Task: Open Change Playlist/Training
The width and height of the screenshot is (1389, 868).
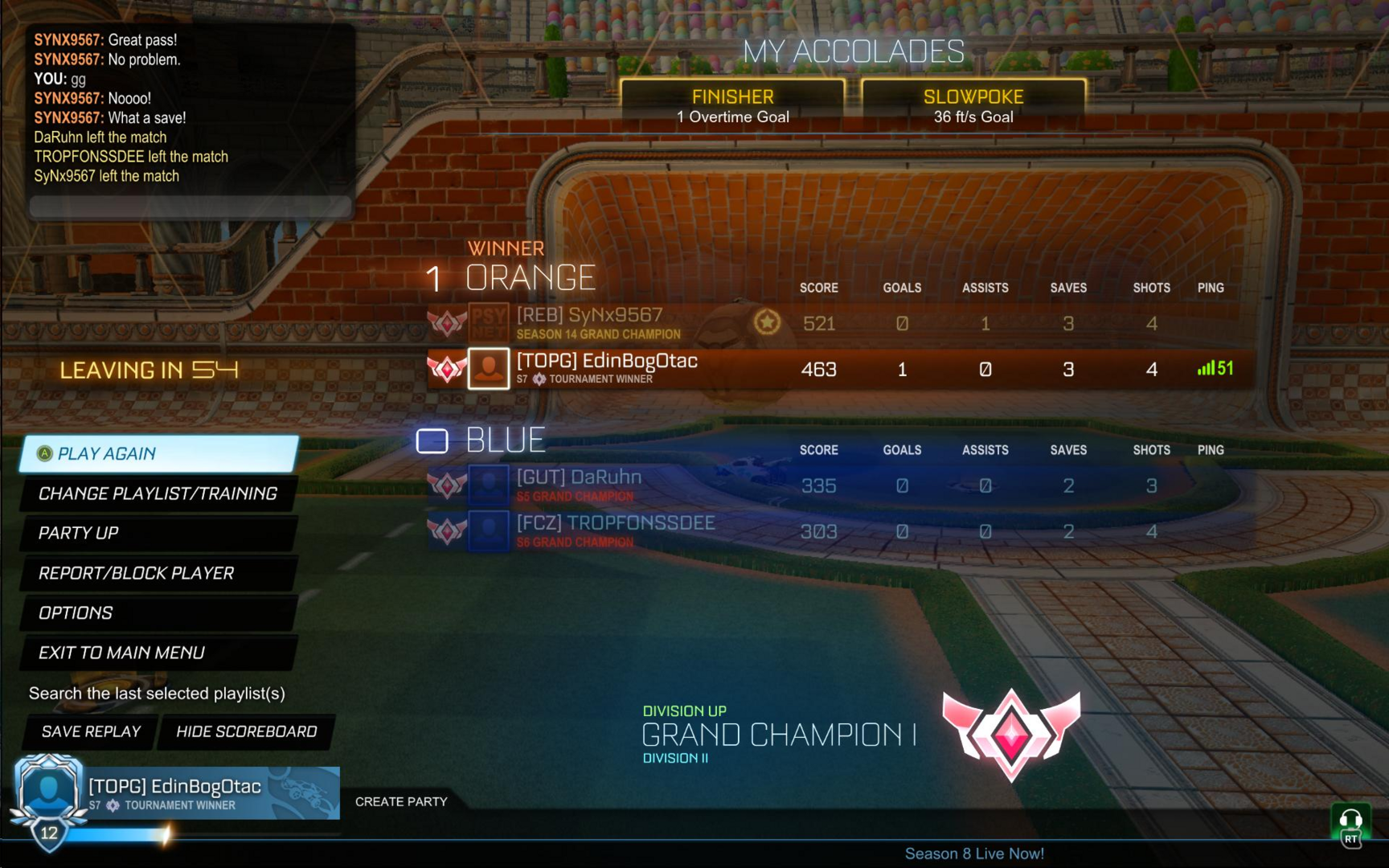Action: click(x=158, y=493)
